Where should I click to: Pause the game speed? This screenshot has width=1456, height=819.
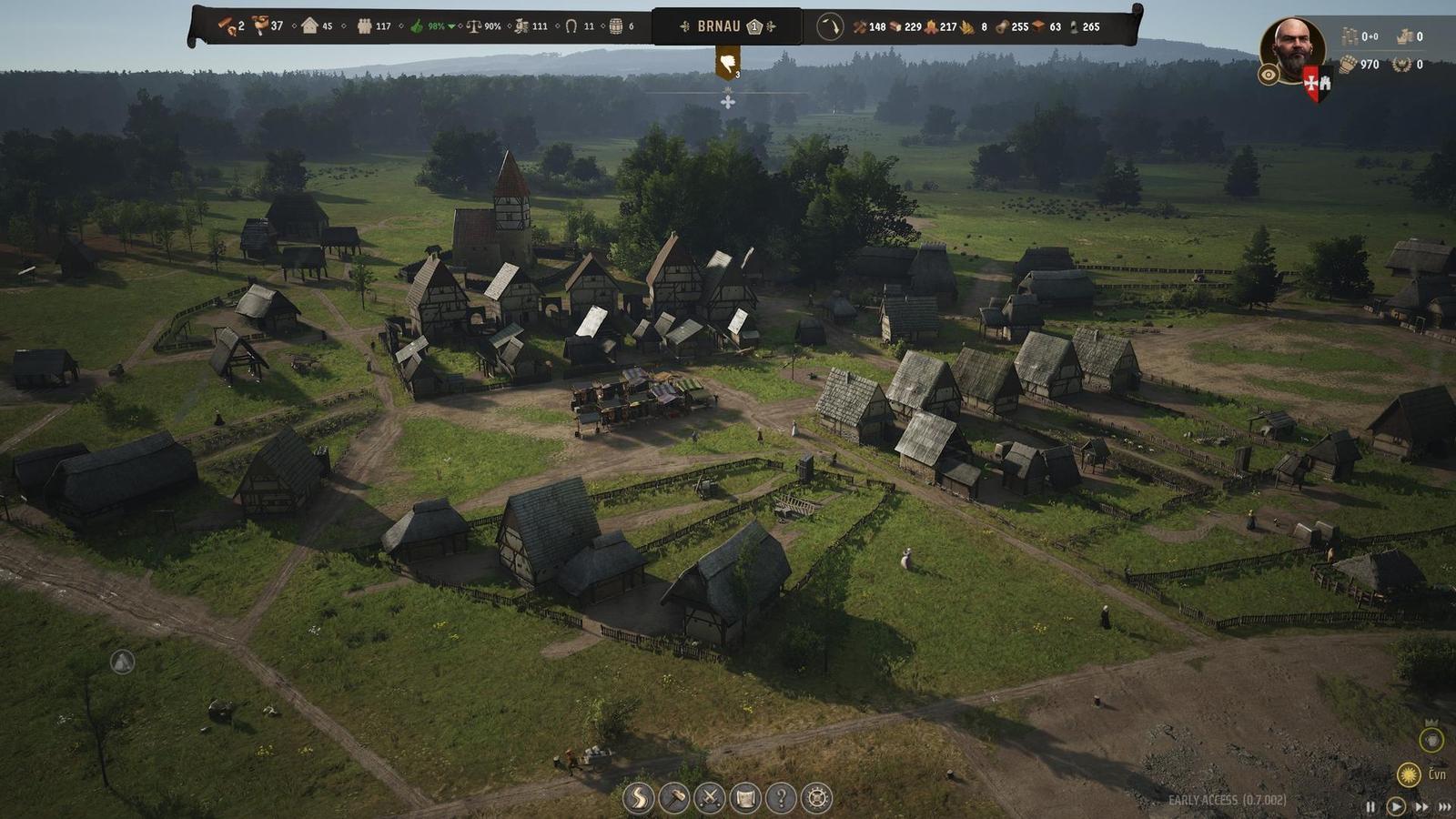(x=1371, y=806)
